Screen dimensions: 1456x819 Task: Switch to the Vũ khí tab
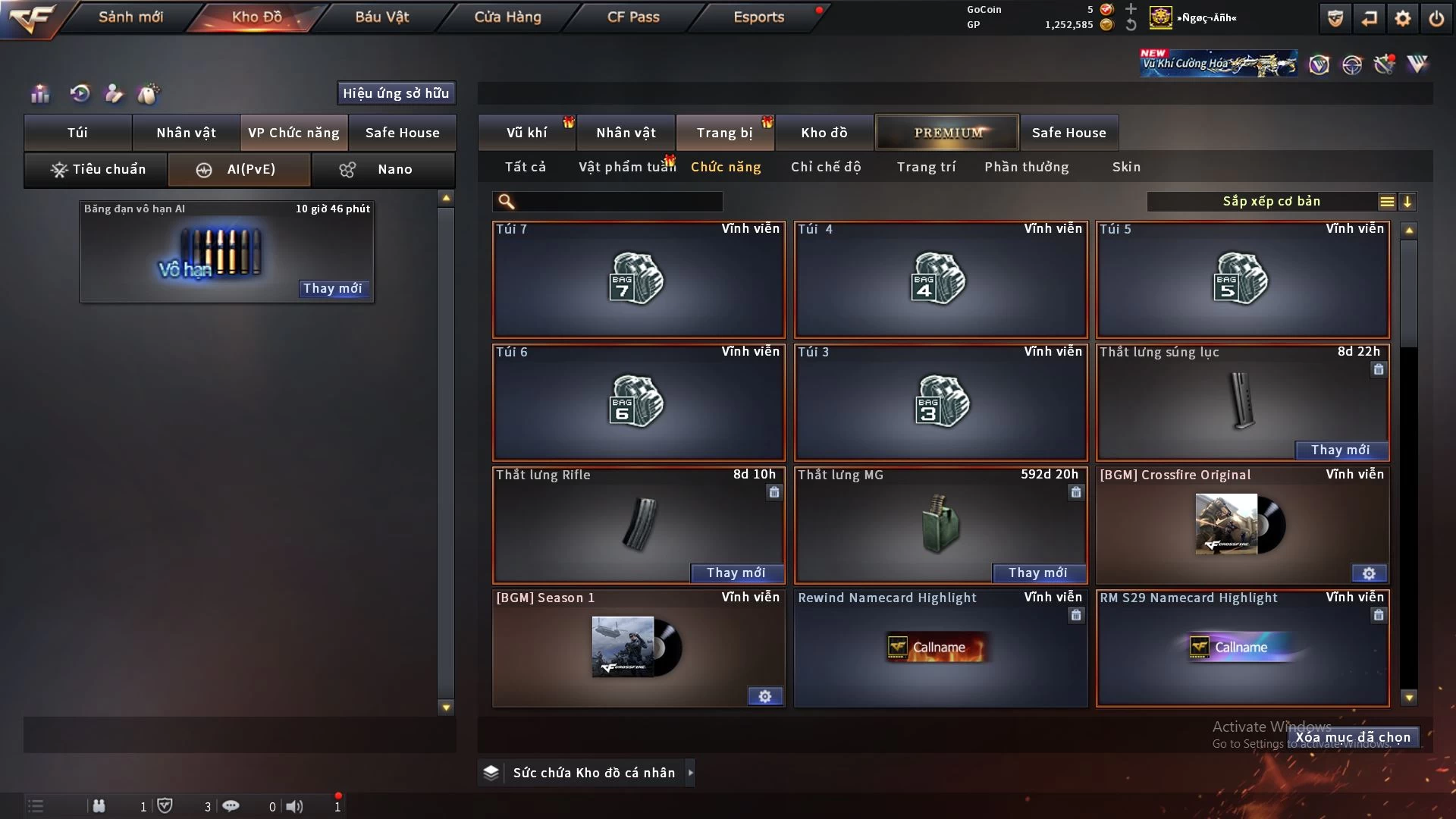526,133
